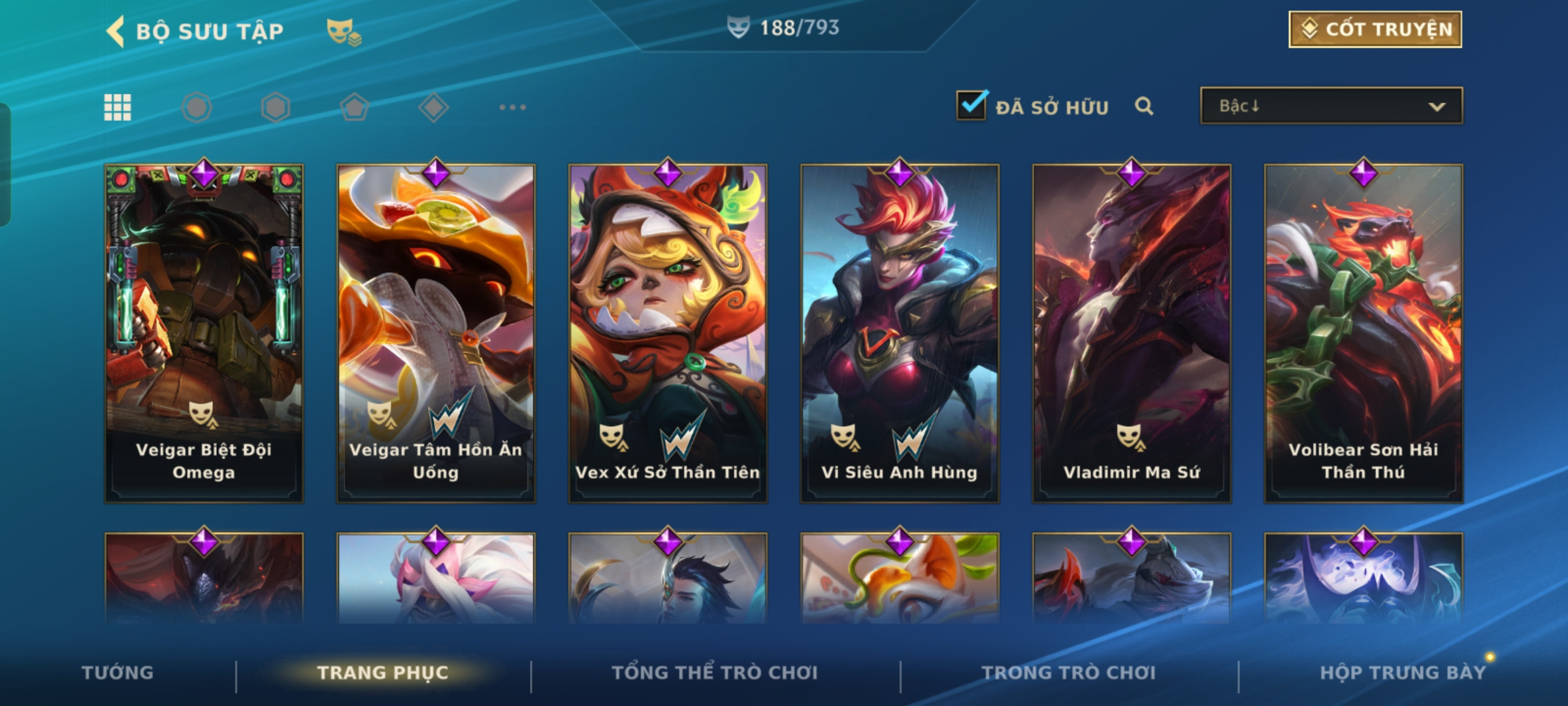Open the Cốt Truyện button

[x=1375, y=29]
